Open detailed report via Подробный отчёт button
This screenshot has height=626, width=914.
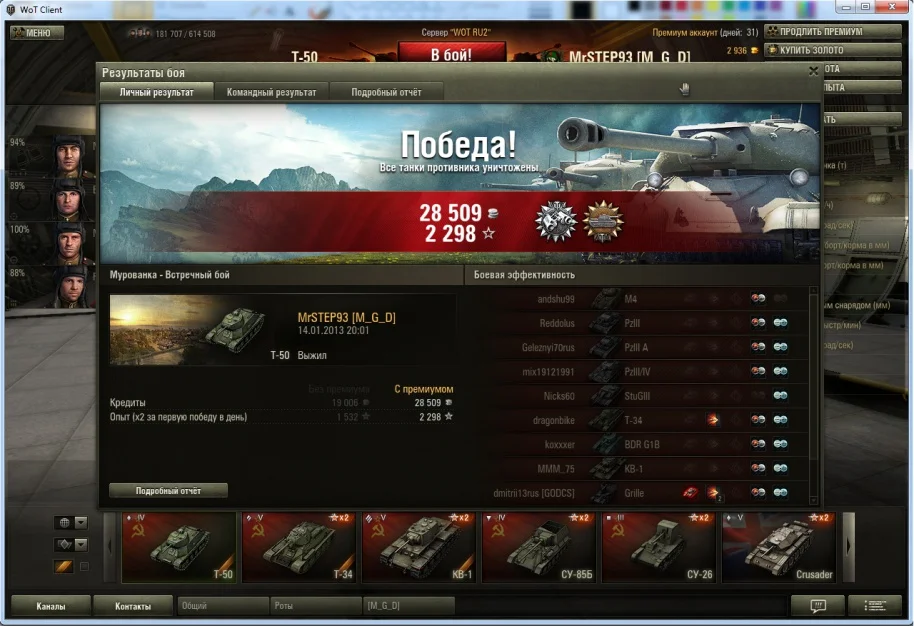[x=168, y=490]
